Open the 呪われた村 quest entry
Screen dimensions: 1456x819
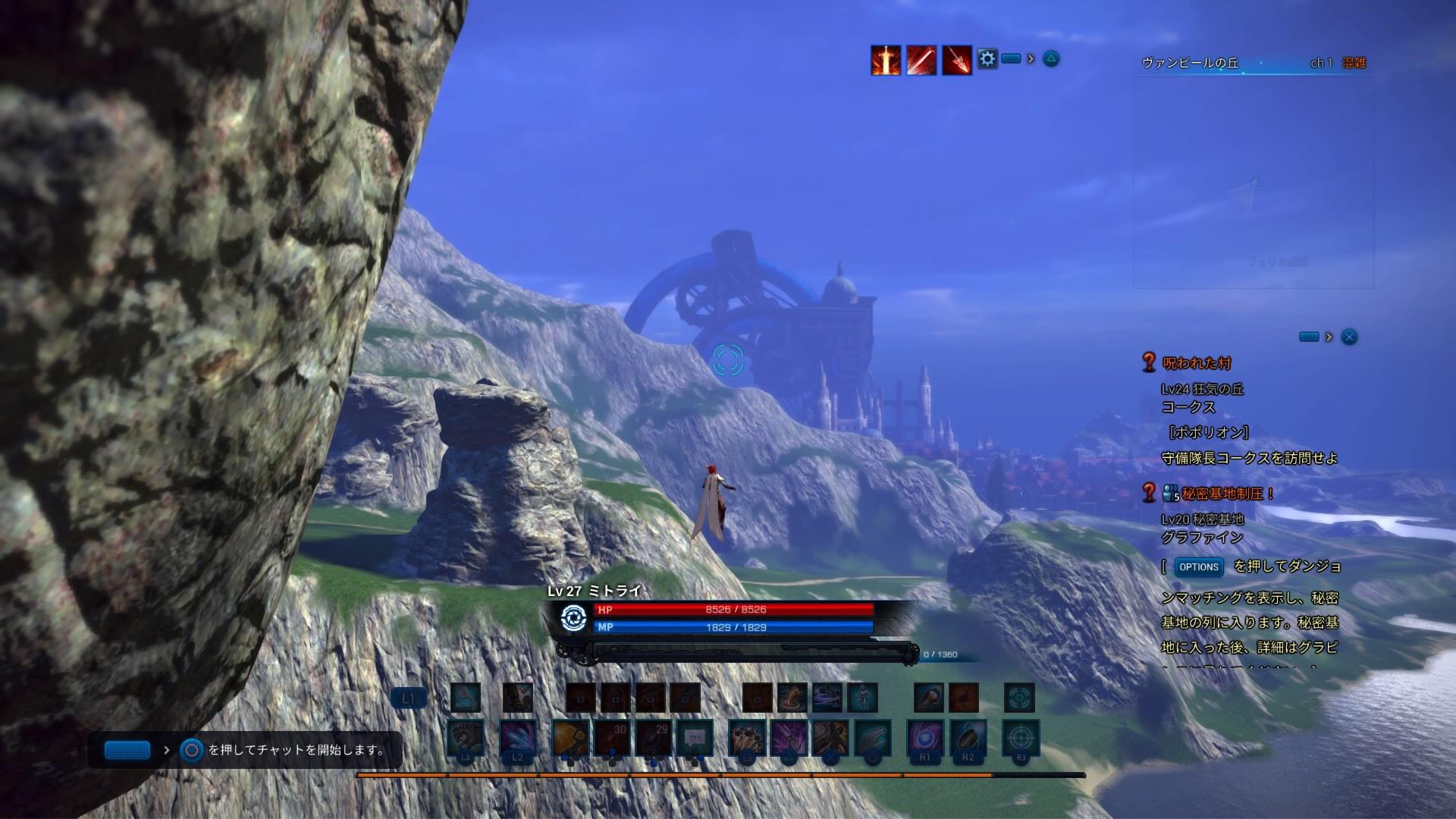(x=1197, y=363)
